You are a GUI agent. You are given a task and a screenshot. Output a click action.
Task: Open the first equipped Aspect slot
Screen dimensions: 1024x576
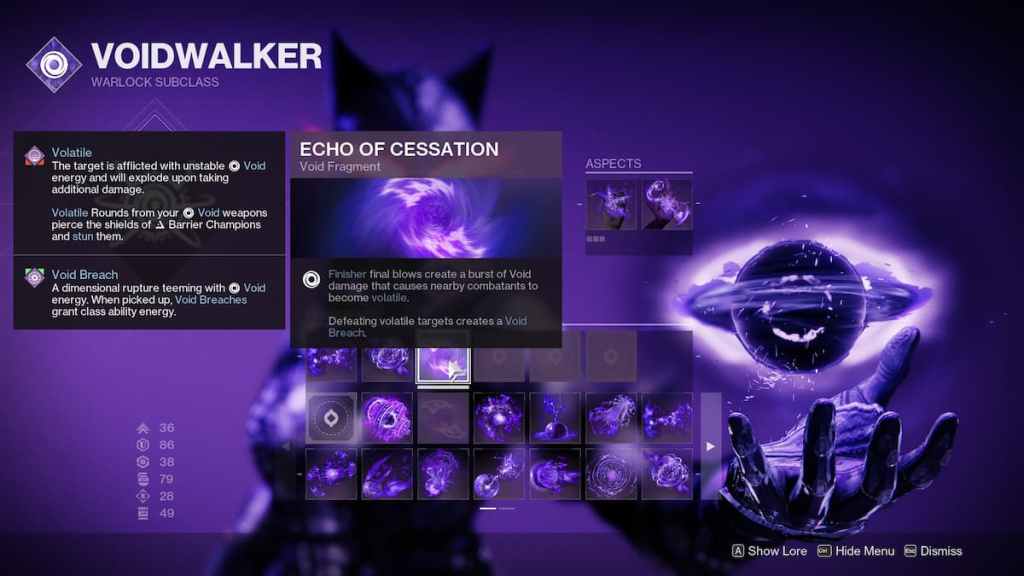tap(611, 203)
